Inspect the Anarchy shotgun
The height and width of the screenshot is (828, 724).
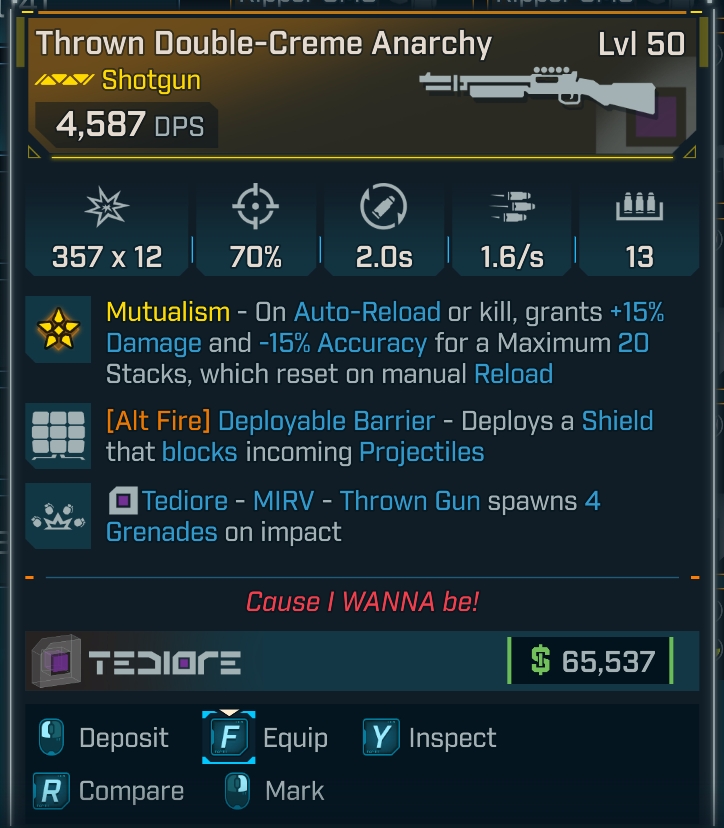pos(431,739)
